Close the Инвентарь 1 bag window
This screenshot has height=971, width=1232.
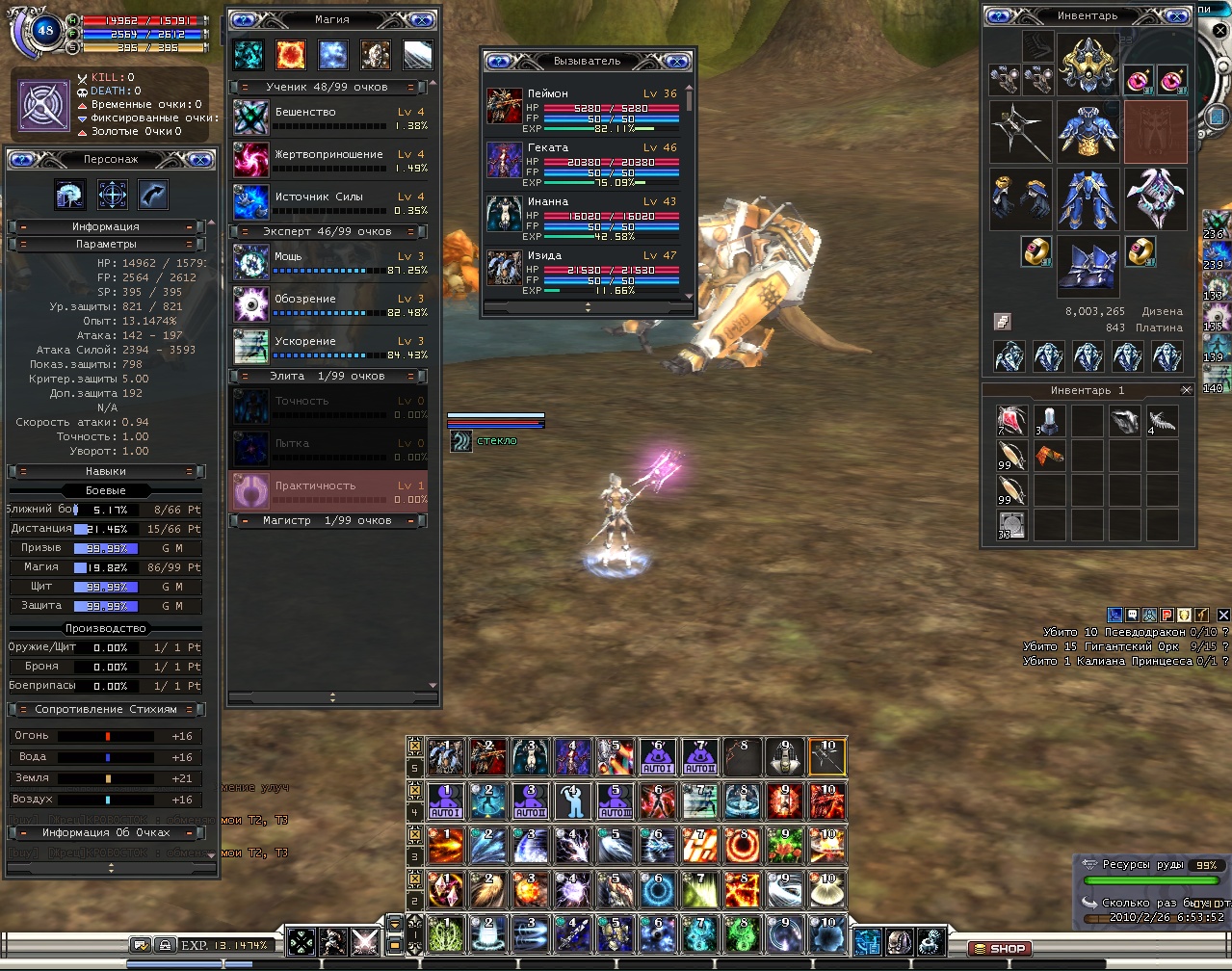click(x=1187, y=390)
